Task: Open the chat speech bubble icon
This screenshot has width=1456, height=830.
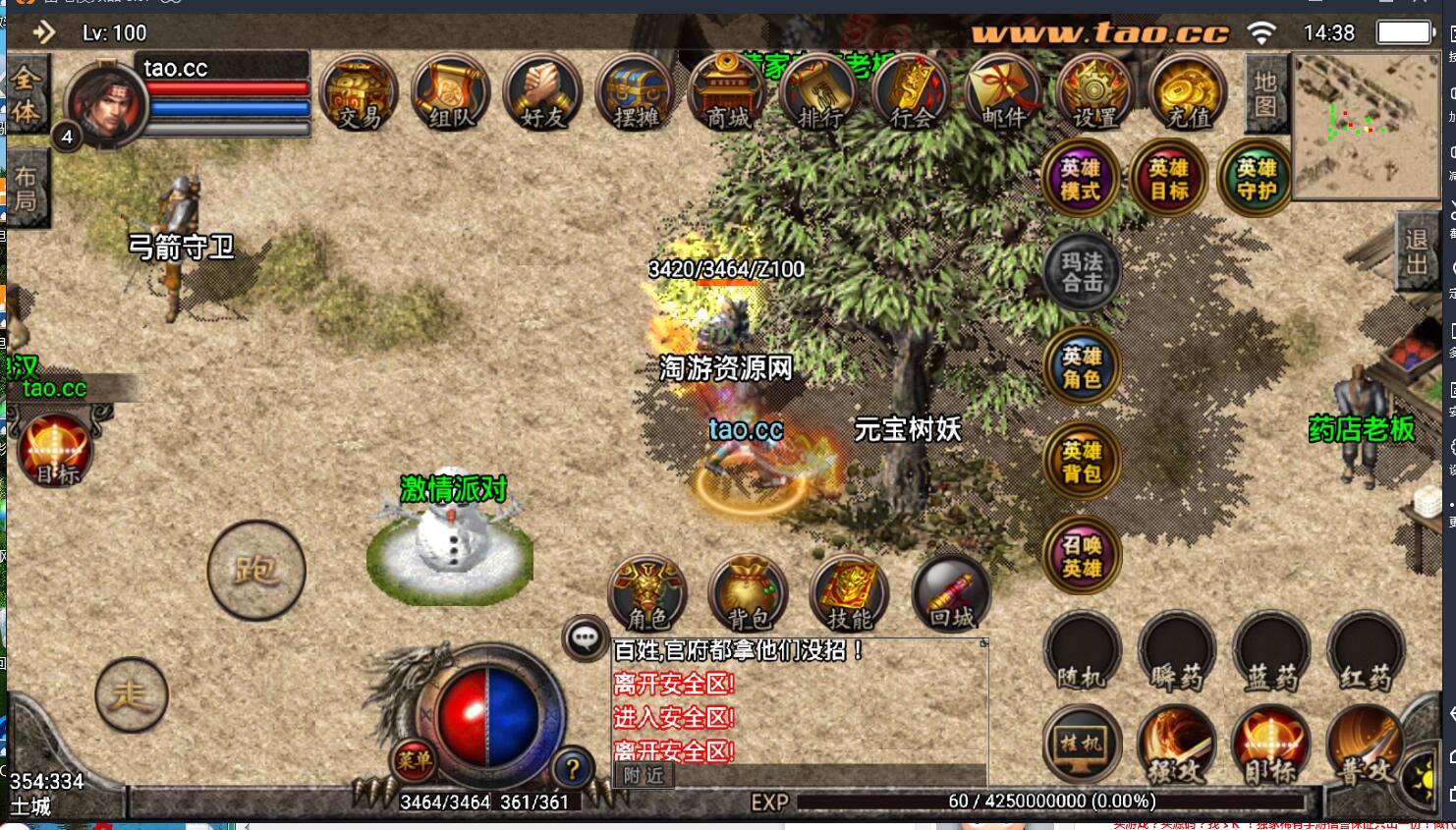Action: (585, 639)
